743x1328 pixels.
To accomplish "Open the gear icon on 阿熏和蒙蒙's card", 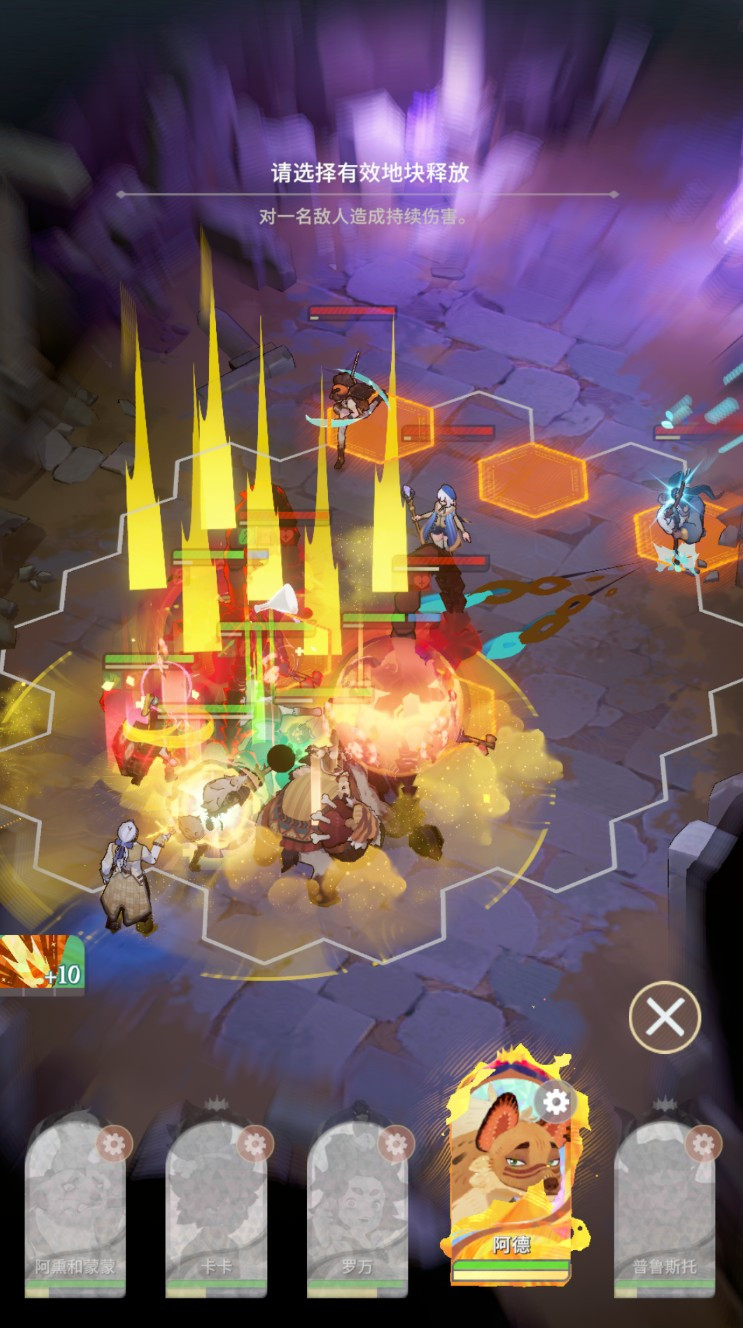I will pyautogui.click(x=114, y=1143).
